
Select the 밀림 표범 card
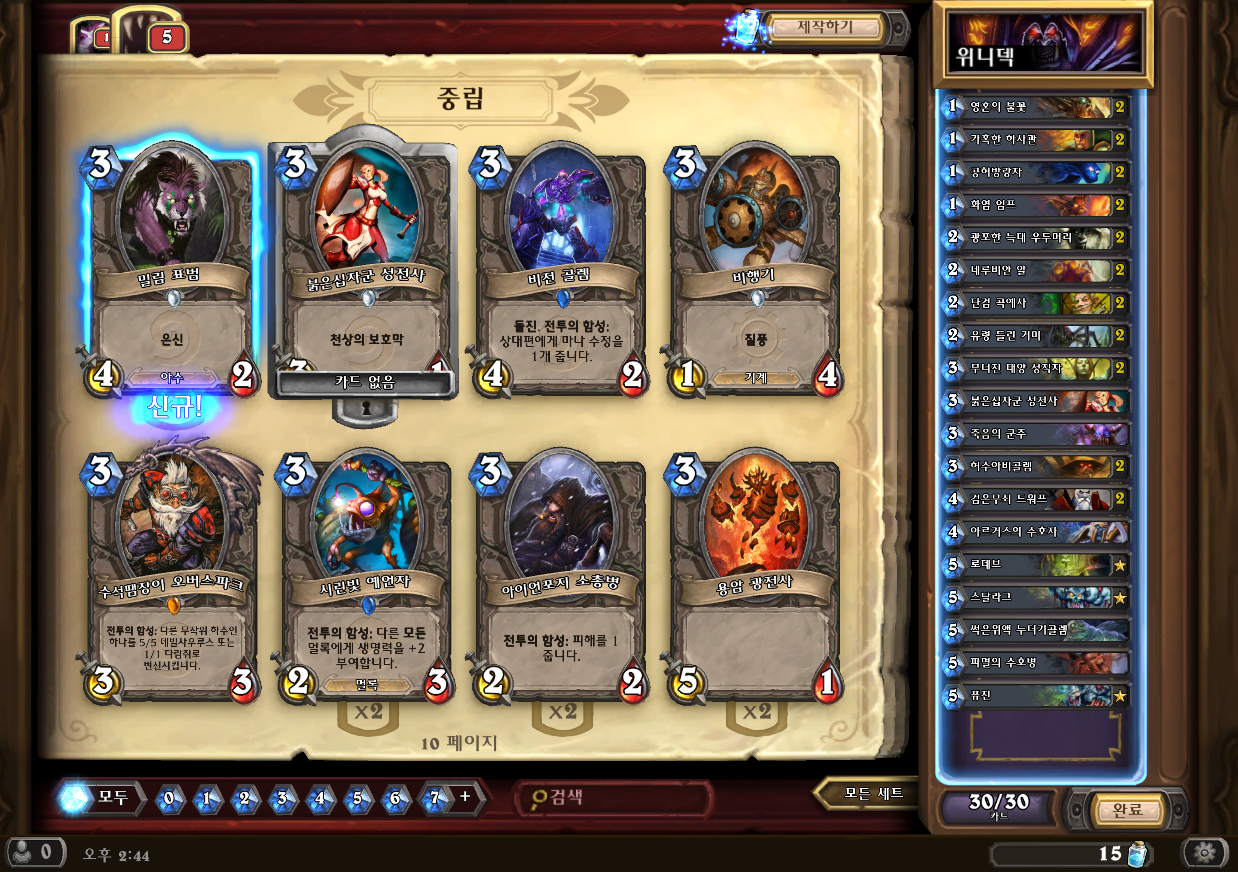click(171, 270)
